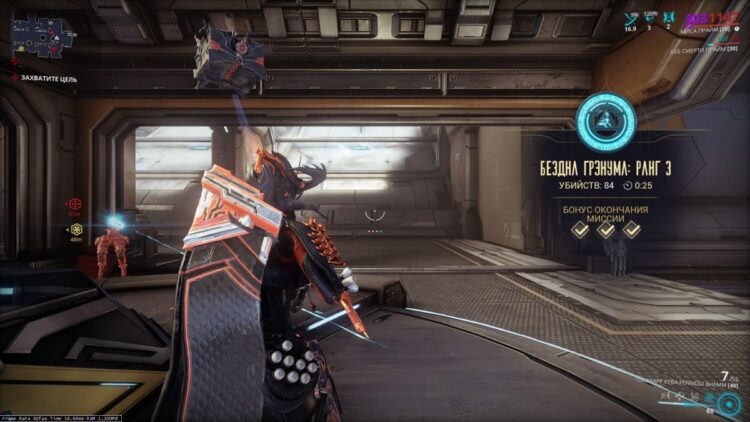Select the 'Захватите цель' objective tracker
Screen dimensions: 750x422
[50, 75]
